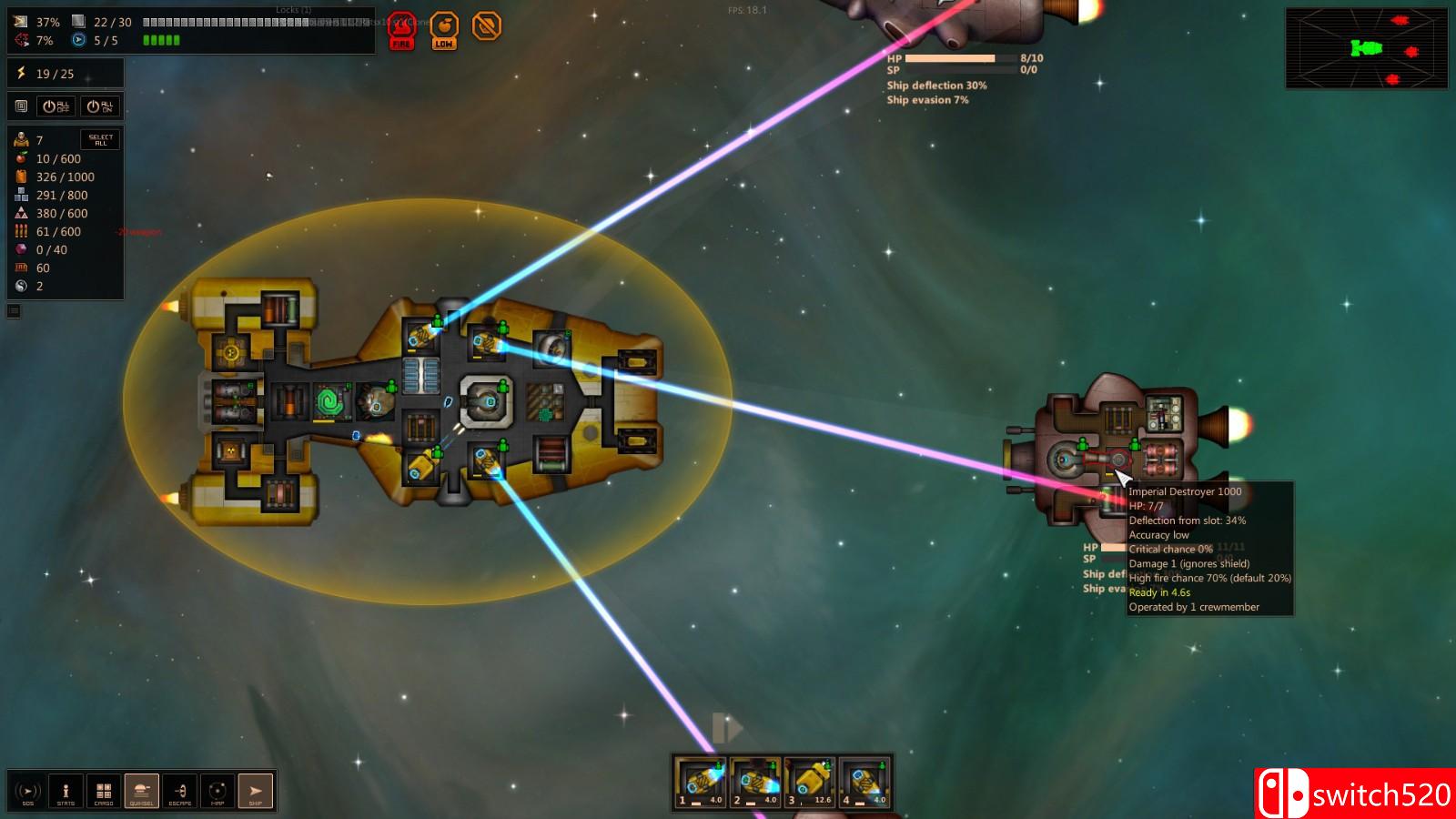Send an SOS signal
Screen dimensions: 1456x819
28,791
